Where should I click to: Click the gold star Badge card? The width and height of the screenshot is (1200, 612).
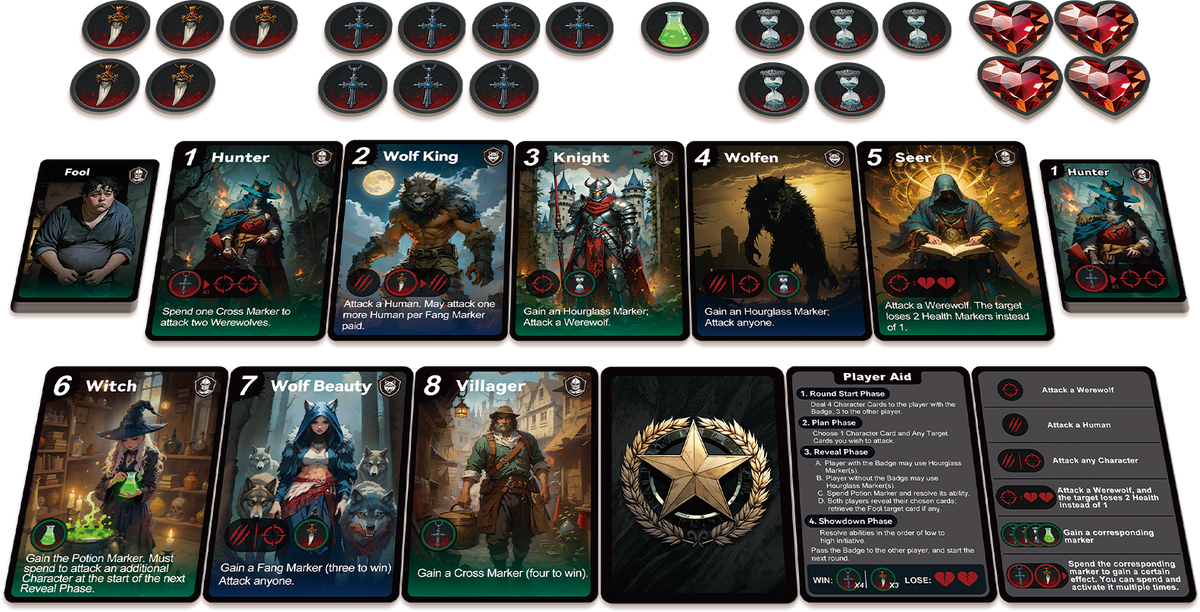click(x=693, y=486)
